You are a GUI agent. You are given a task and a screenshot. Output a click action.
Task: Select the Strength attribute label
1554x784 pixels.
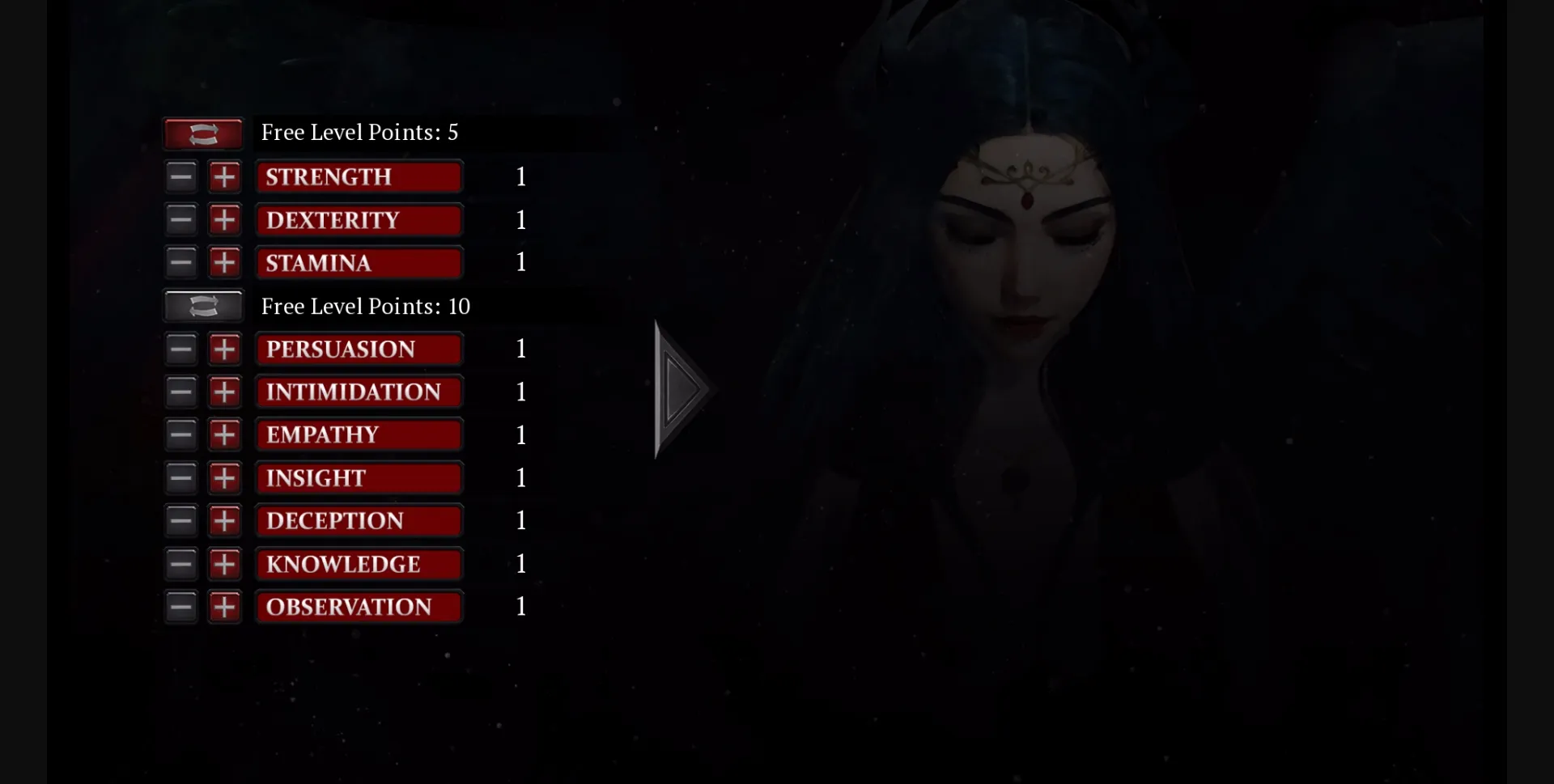[x=359, y=176]
